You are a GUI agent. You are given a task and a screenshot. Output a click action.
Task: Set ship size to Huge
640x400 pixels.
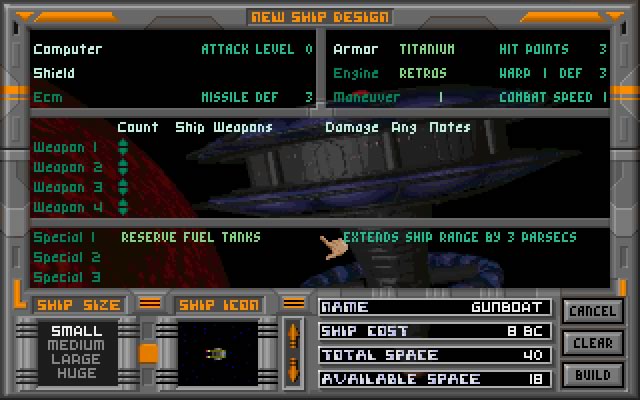click(76, 374)
